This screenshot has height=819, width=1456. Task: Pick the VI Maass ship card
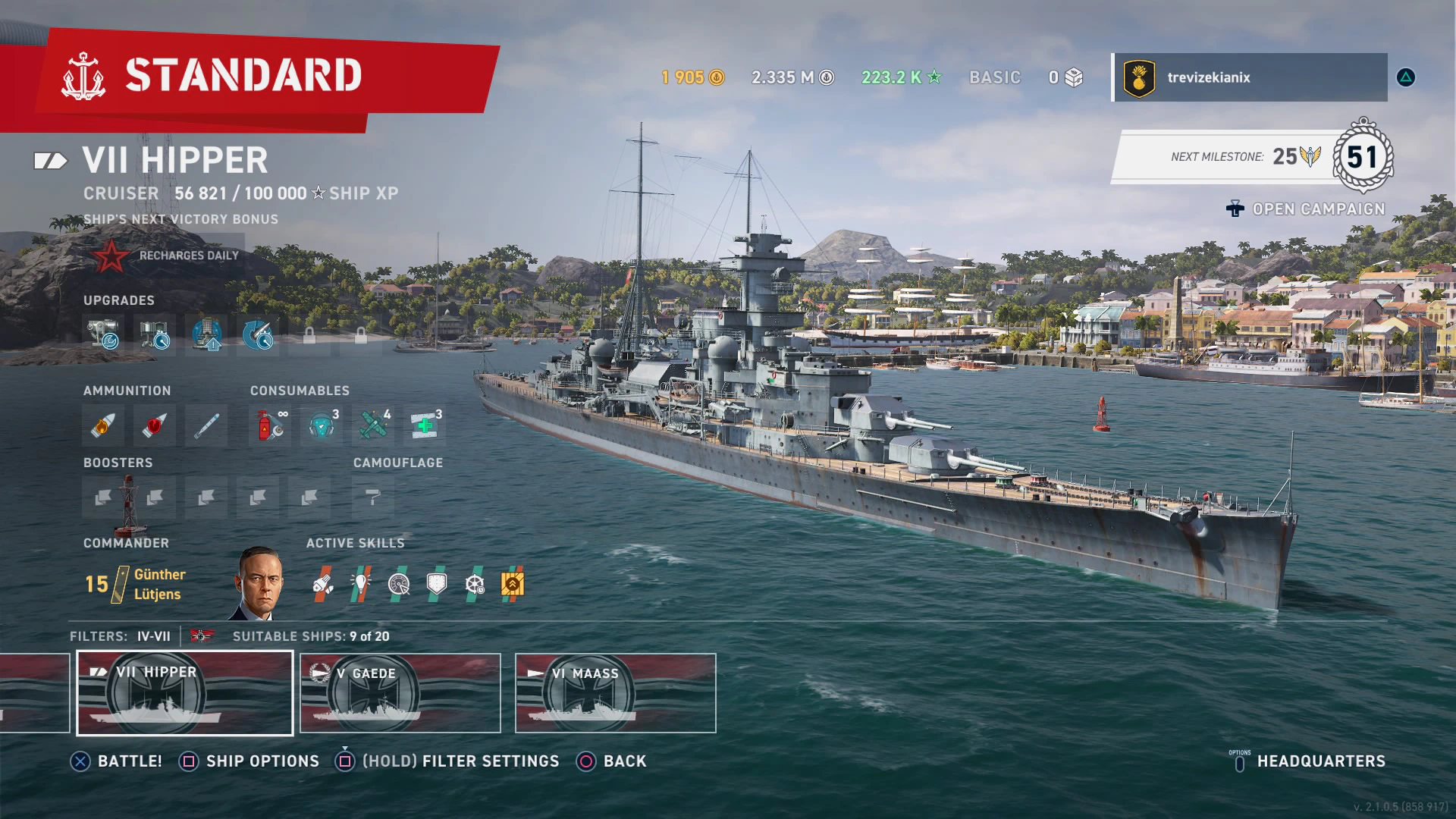click(x=615, y=693)
